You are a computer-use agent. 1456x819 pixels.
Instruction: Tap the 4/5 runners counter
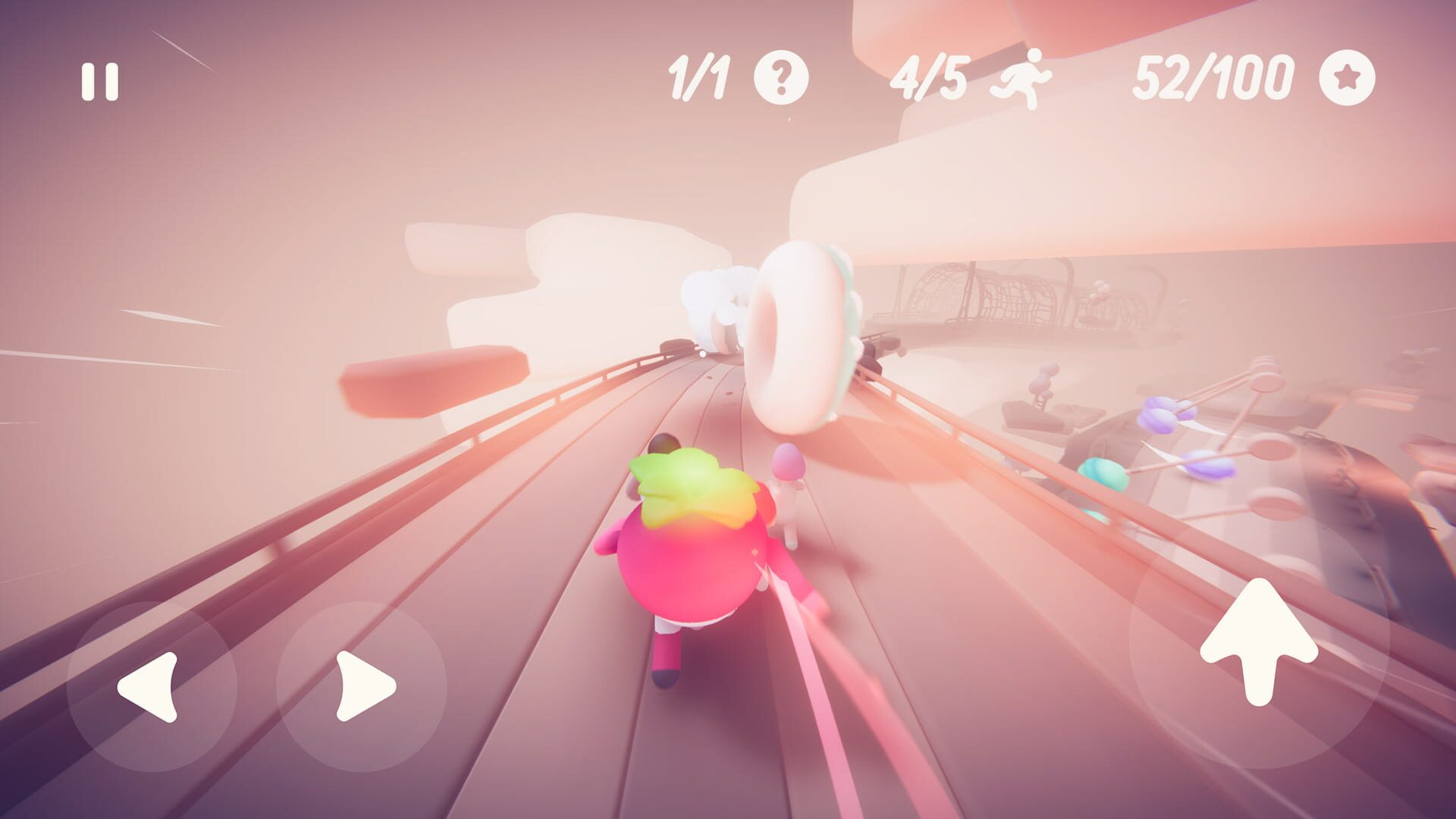pyautogui.click(x=931, y=78)
